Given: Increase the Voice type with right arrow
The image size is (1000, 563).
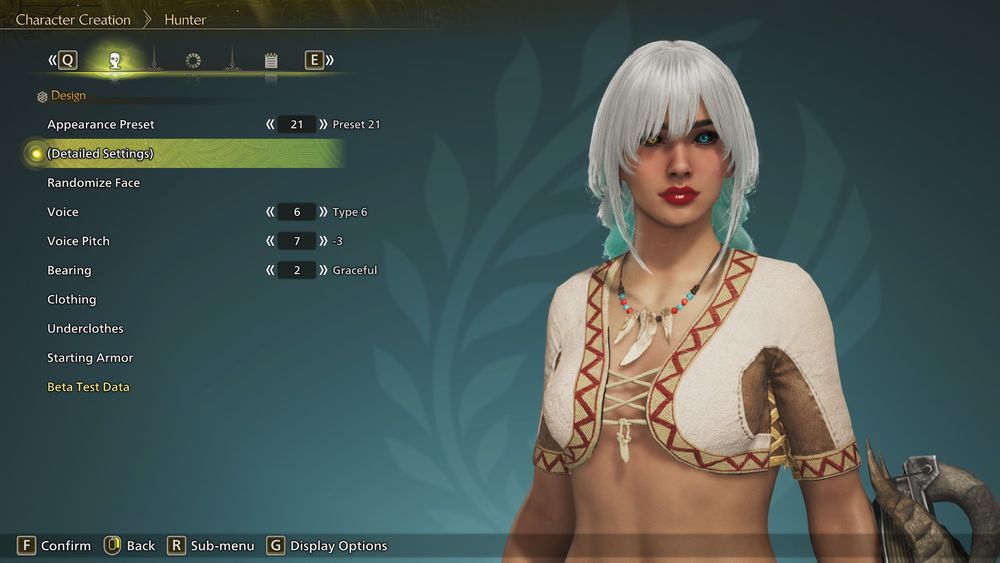Looking at the screenshot, I should 323,212.
